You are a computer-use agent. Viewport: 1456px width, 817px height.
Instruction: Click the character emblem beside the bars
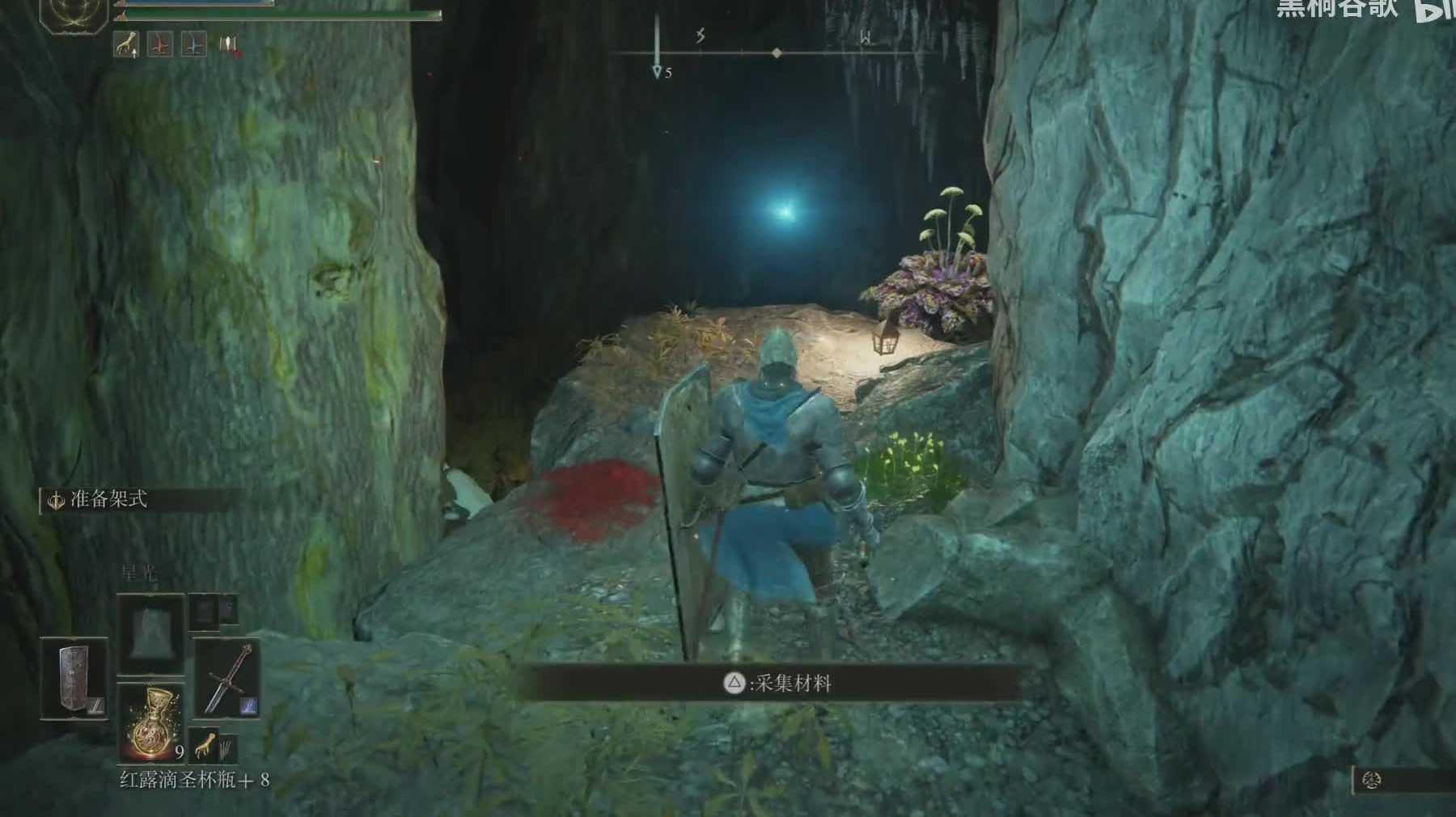(x=74, y=14)
